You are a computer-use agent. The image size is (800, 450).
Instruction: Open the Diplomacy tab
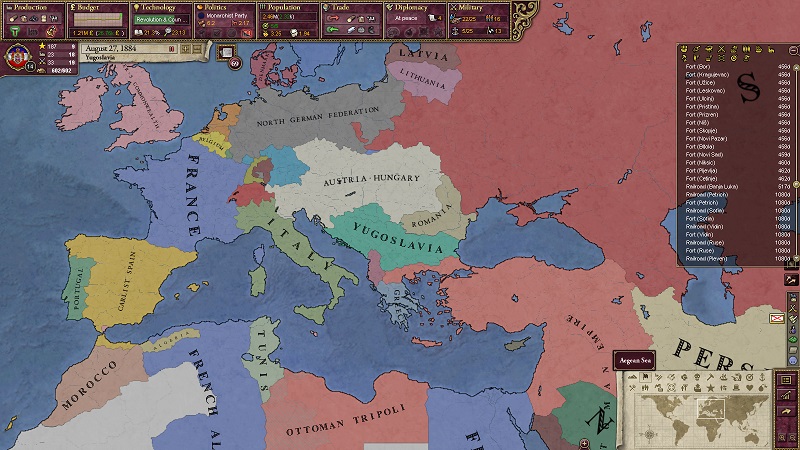tap(414, 7)
